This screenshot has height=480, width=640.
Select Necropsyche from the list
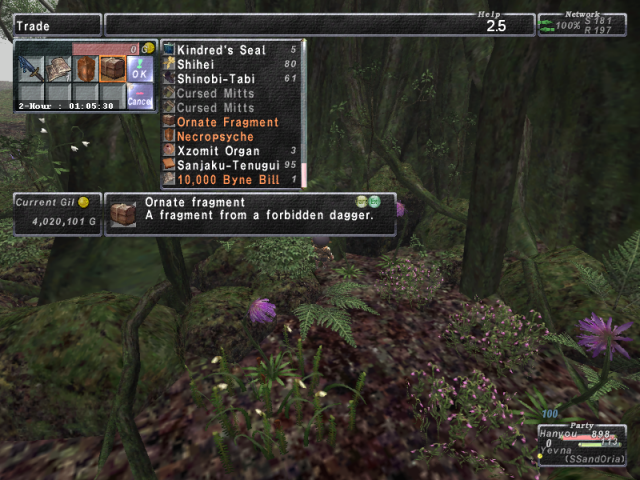tap(215, 137)
